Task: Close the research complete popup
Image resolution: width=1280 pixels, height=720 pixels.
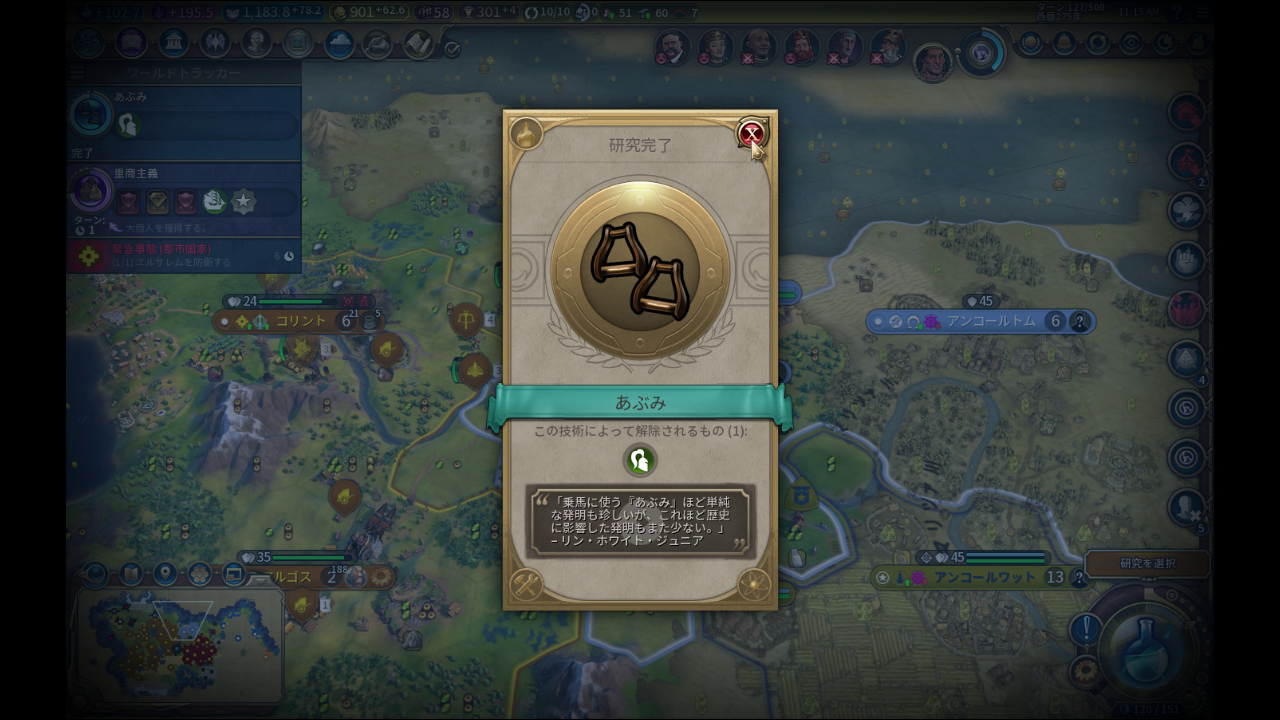Action: [x=751, y=133]
